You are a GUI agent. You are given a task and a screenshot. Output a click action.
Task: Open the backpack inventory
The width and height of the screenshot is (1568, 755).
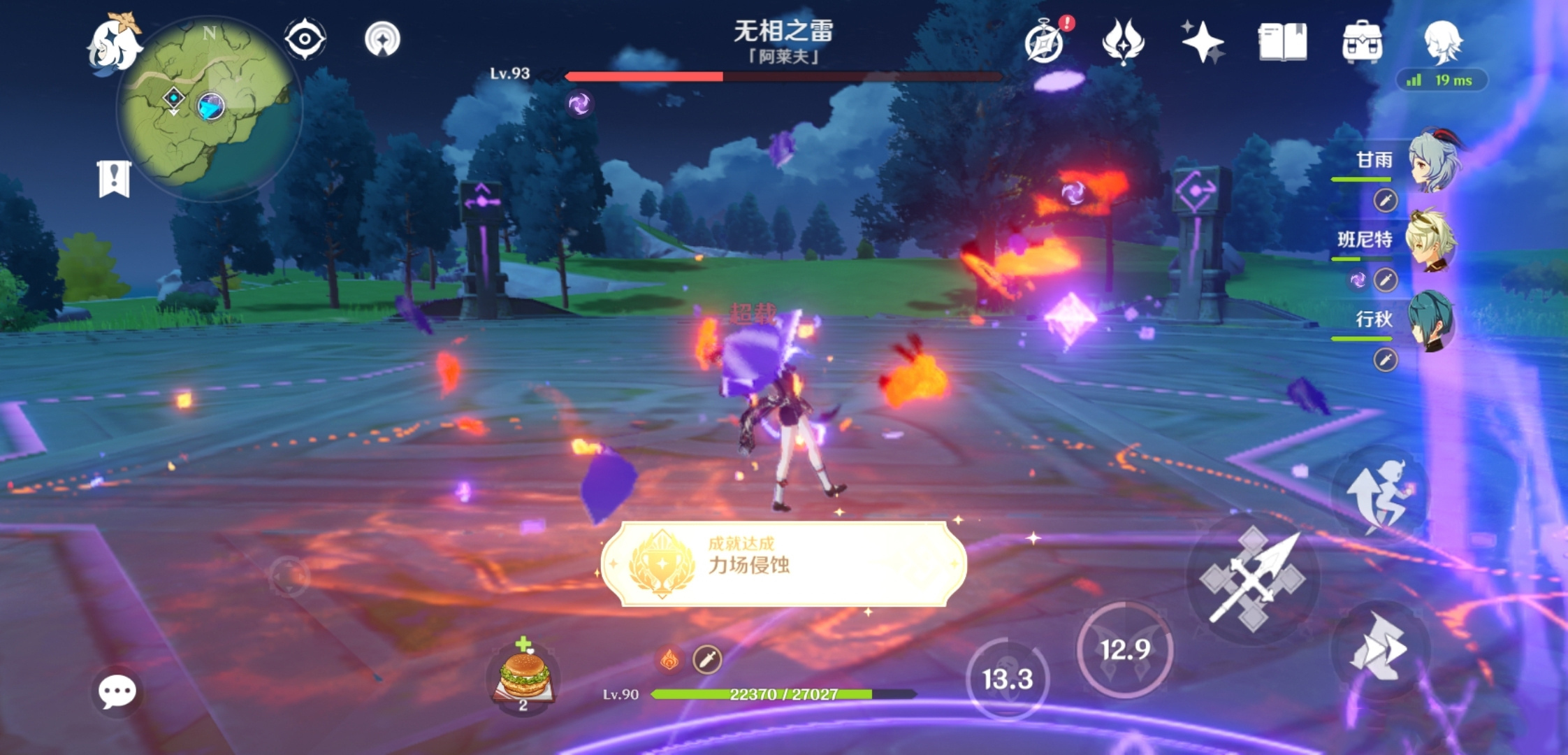pyautogui.click(x=1363, y=42)
